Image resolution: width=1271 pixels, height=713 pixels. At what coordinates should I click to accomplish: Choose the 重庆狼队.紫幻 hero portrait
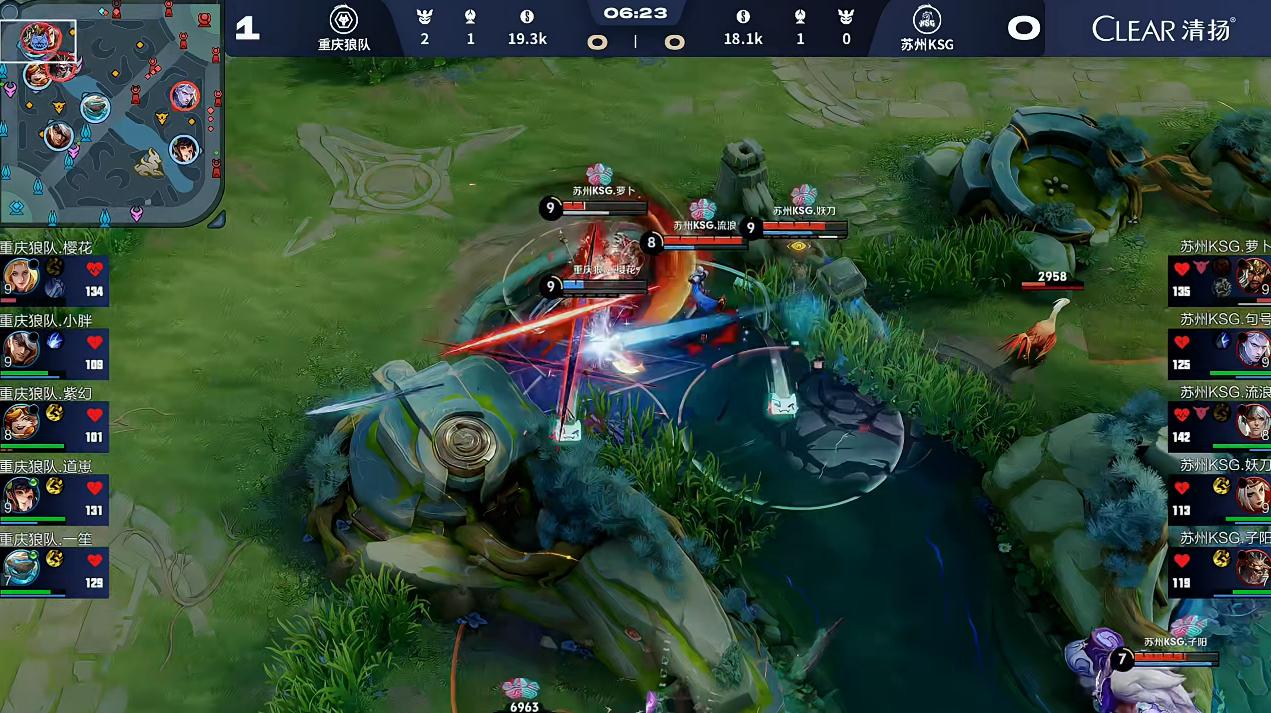coord(20,421)
